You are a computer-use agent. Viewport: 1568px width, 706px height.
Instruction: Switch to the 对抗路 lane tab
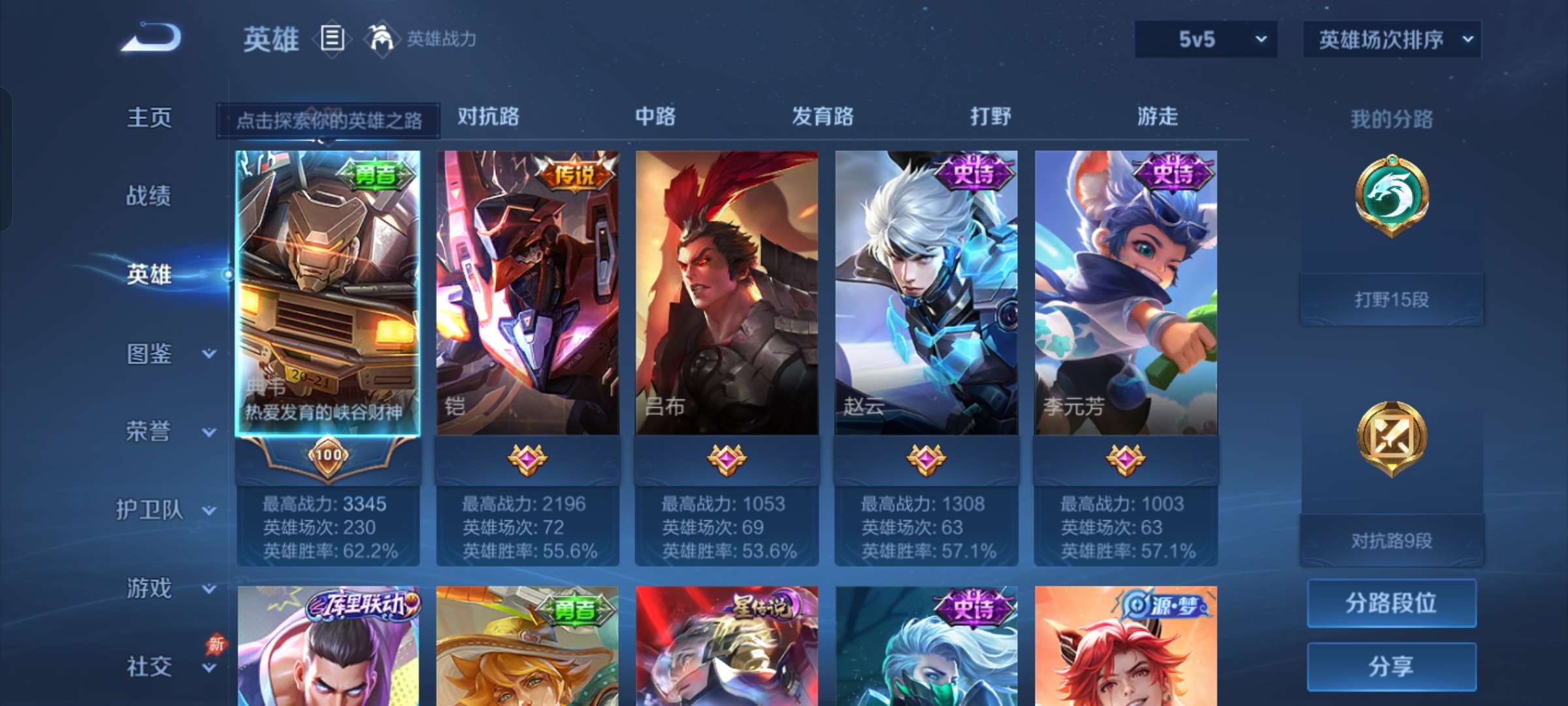point(487,118)
